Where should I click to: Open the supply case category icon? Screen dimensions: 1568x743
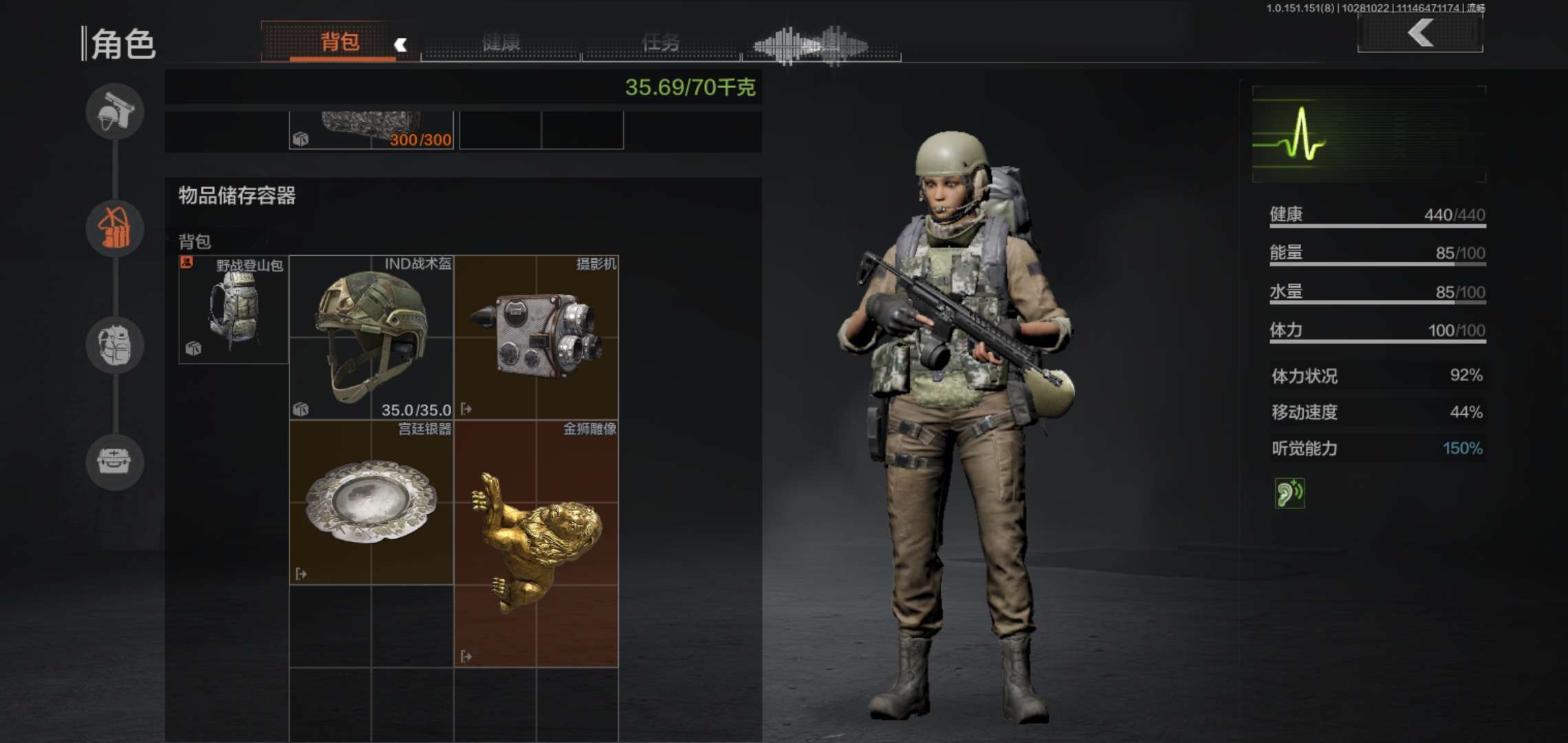click(115, 462)
